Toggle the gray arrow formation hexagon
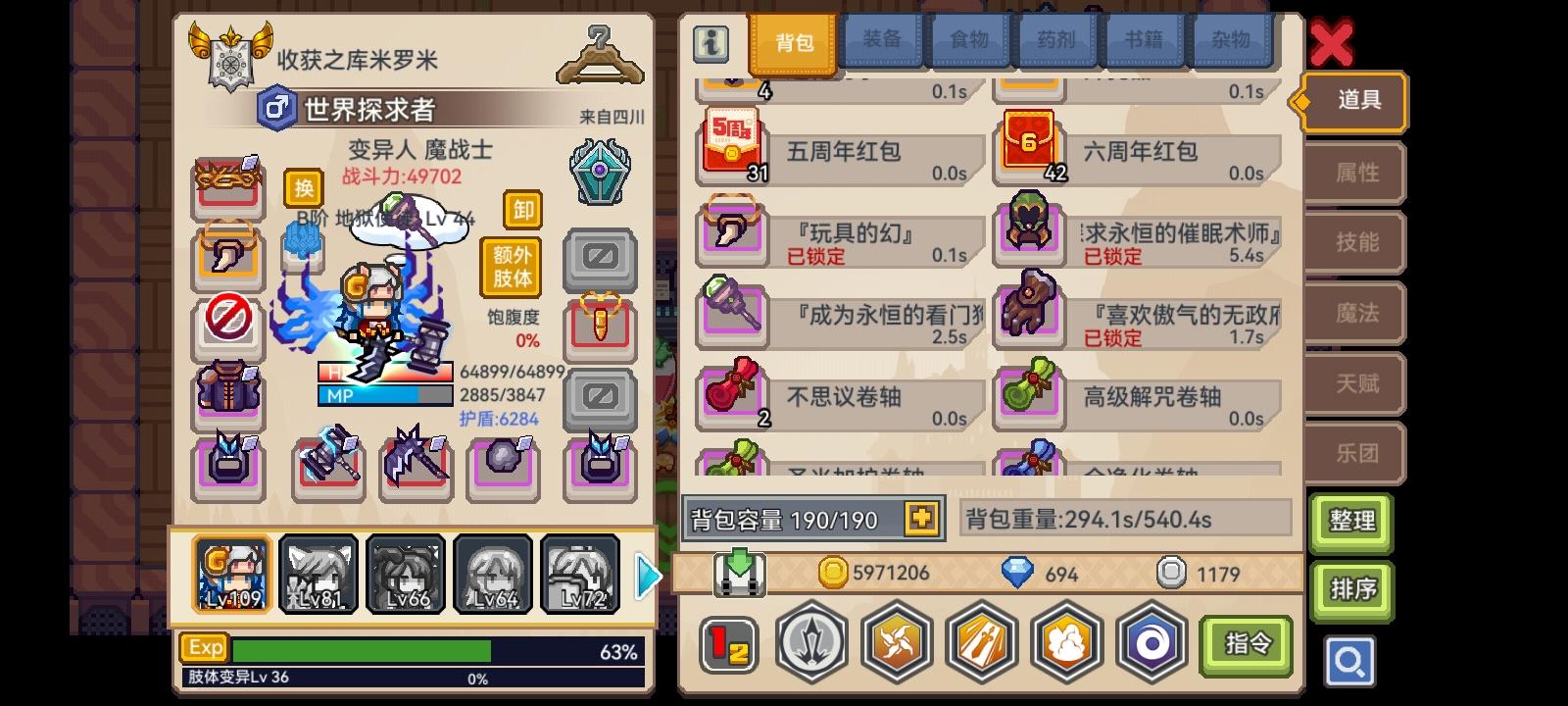 (x=811, y=643)
